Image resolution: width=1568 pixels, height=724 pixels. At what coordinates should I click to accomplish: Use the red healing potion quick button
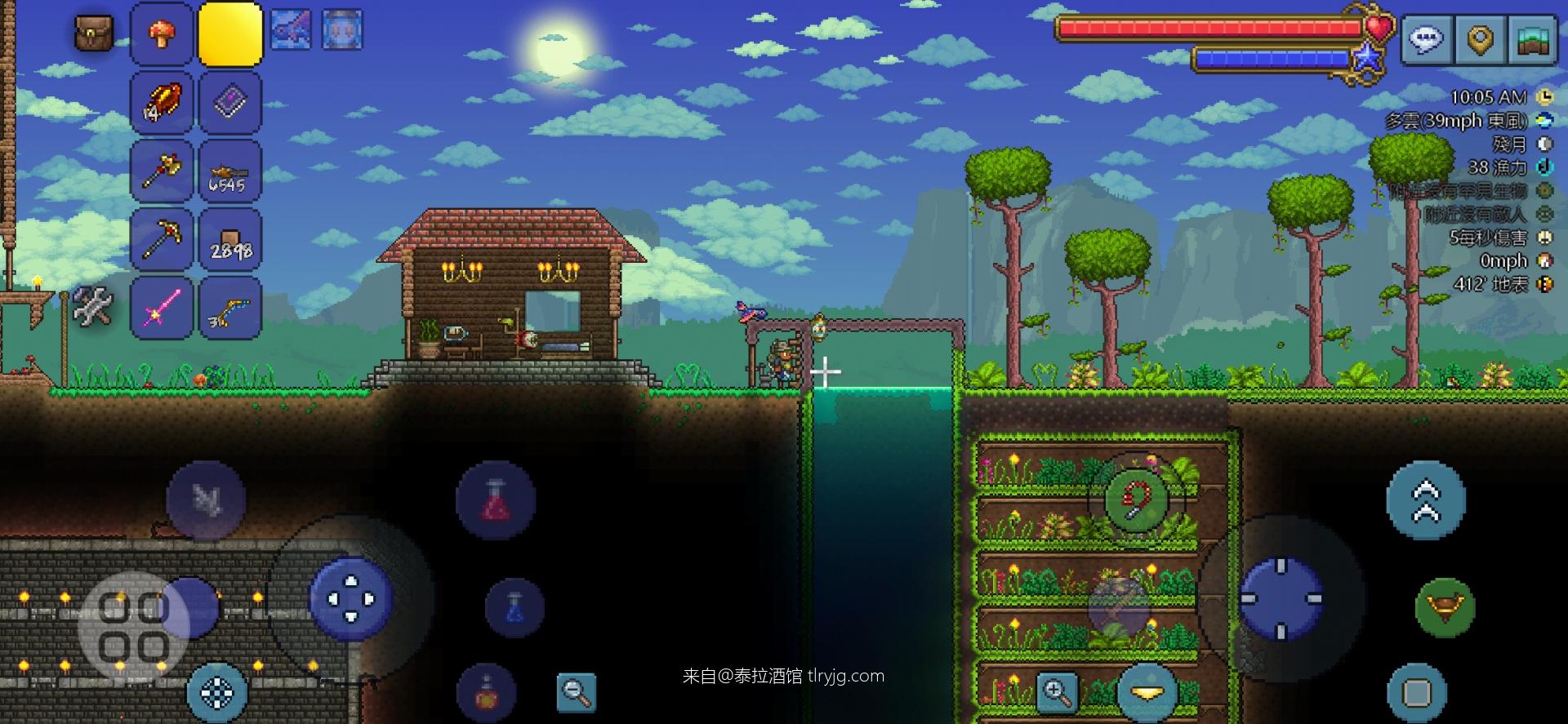tap(495, 500)
